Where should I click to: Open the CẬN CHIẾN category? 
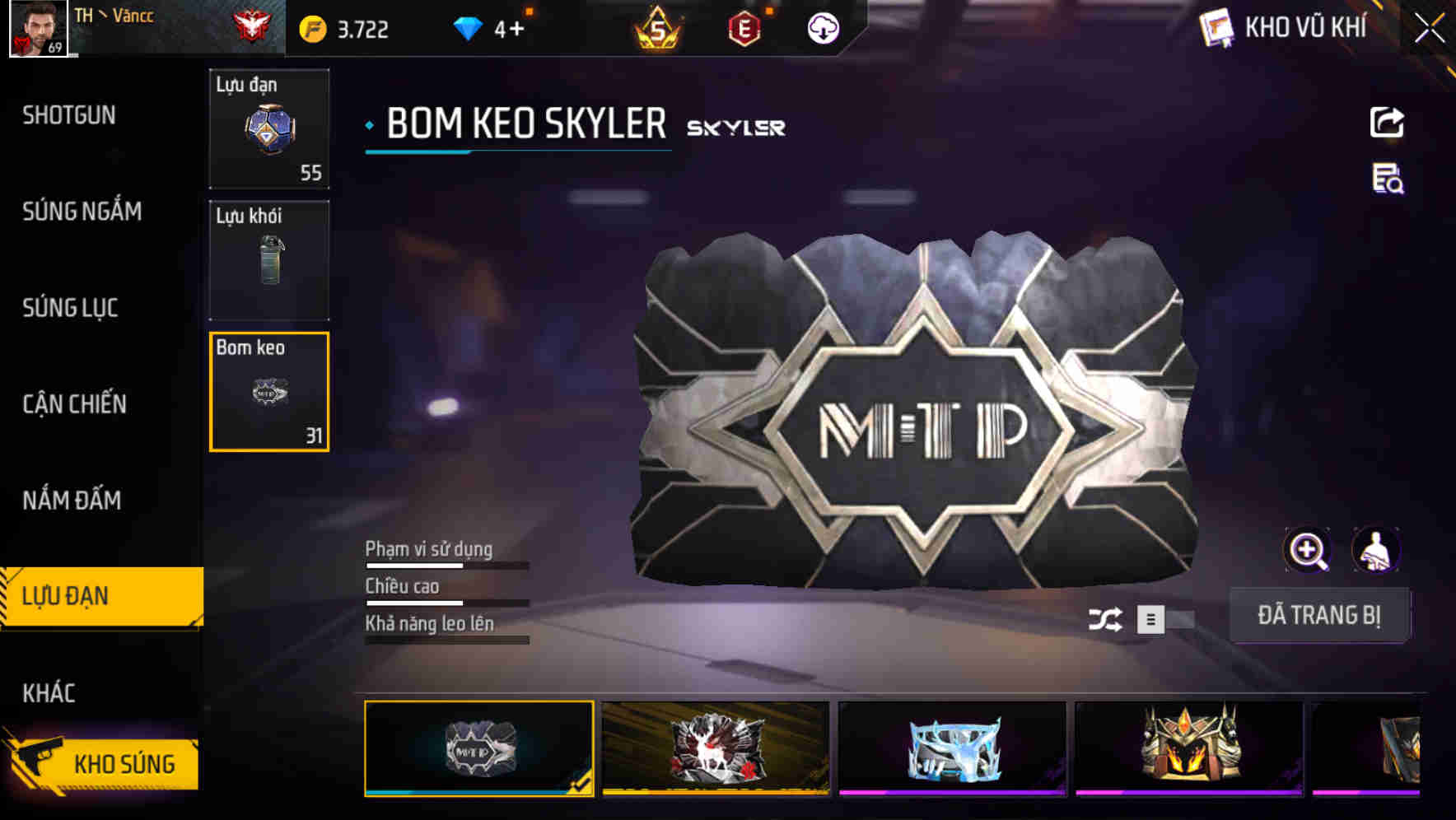(76, 404)
